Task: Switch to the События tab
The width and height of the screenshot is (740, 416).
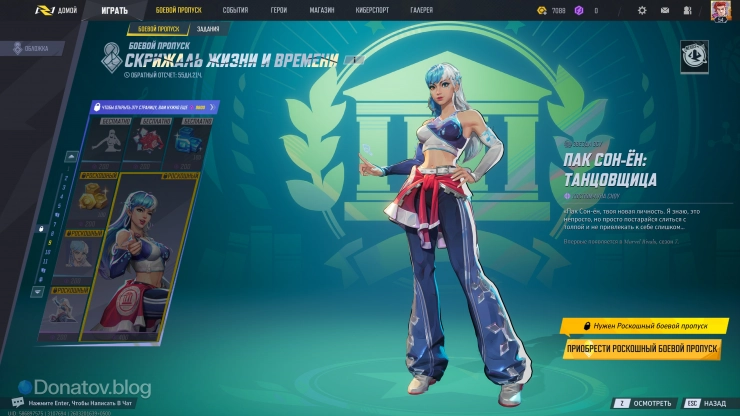Action: tap(235, 10)
